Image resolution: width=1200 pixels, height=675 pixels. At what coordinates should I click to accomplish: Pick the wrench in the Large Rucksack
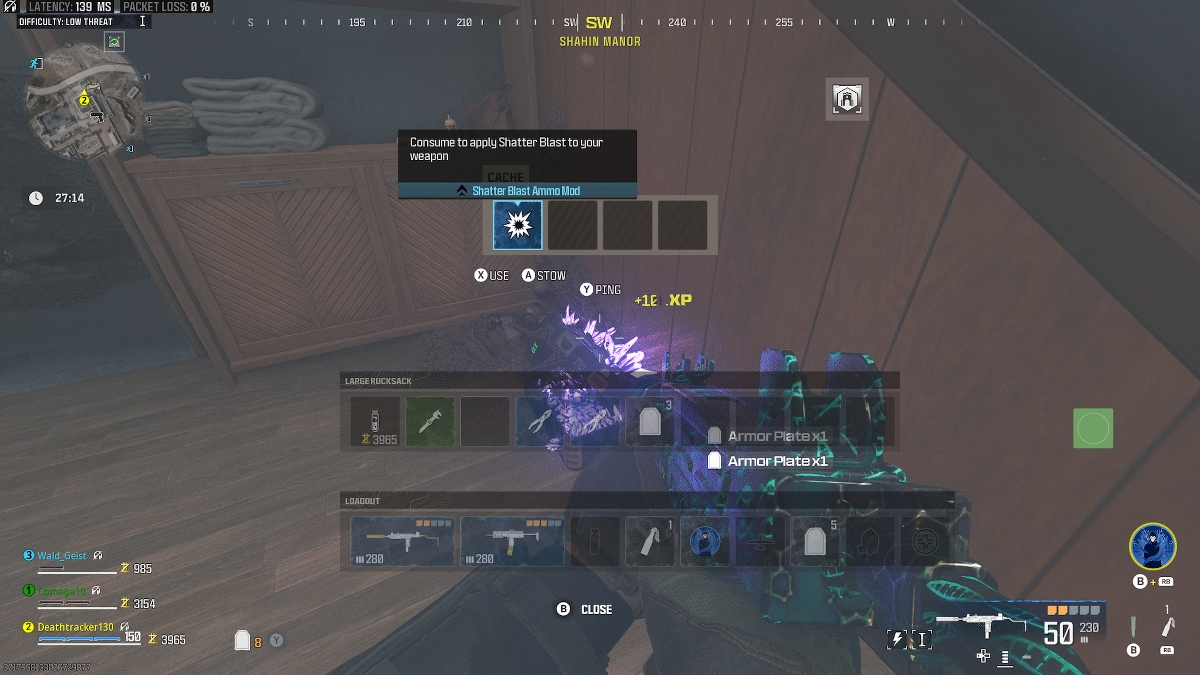tap(430, 422)
